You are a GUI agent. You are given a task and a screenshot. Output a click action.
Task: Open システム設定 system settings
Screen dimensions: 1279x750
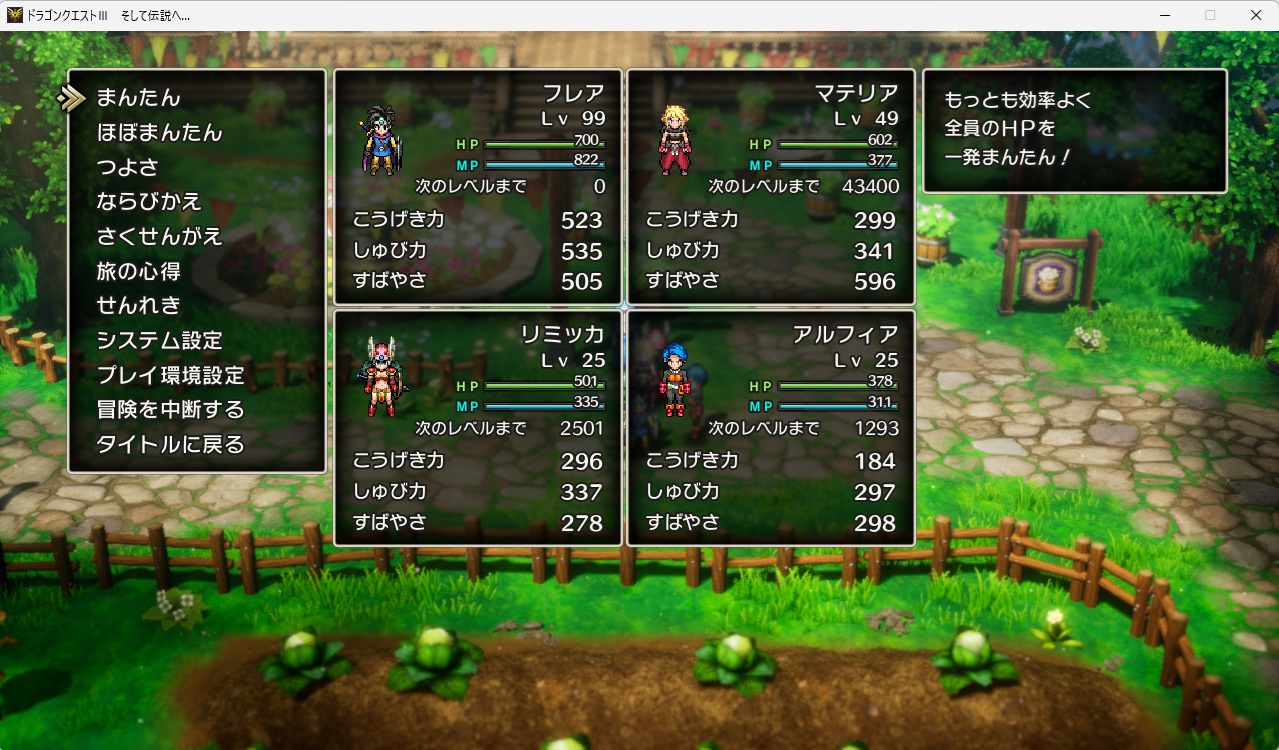(159, 341)
